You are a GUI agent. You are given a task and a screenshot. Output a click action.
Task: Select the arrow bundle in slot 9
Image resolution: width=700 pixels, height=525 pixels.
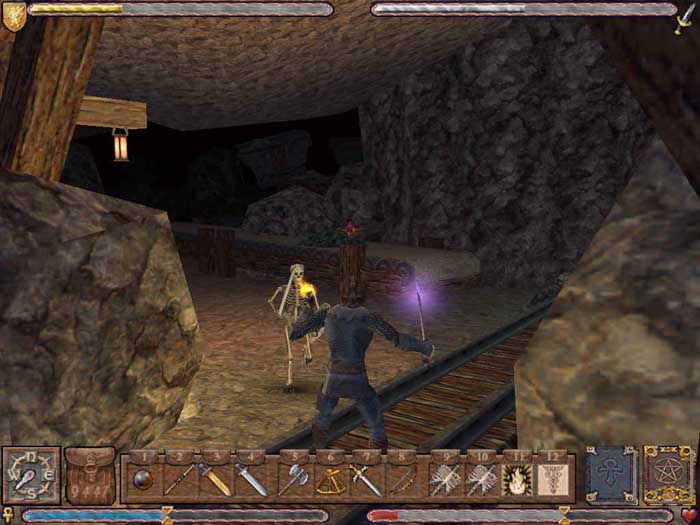(x=445, y=479)
